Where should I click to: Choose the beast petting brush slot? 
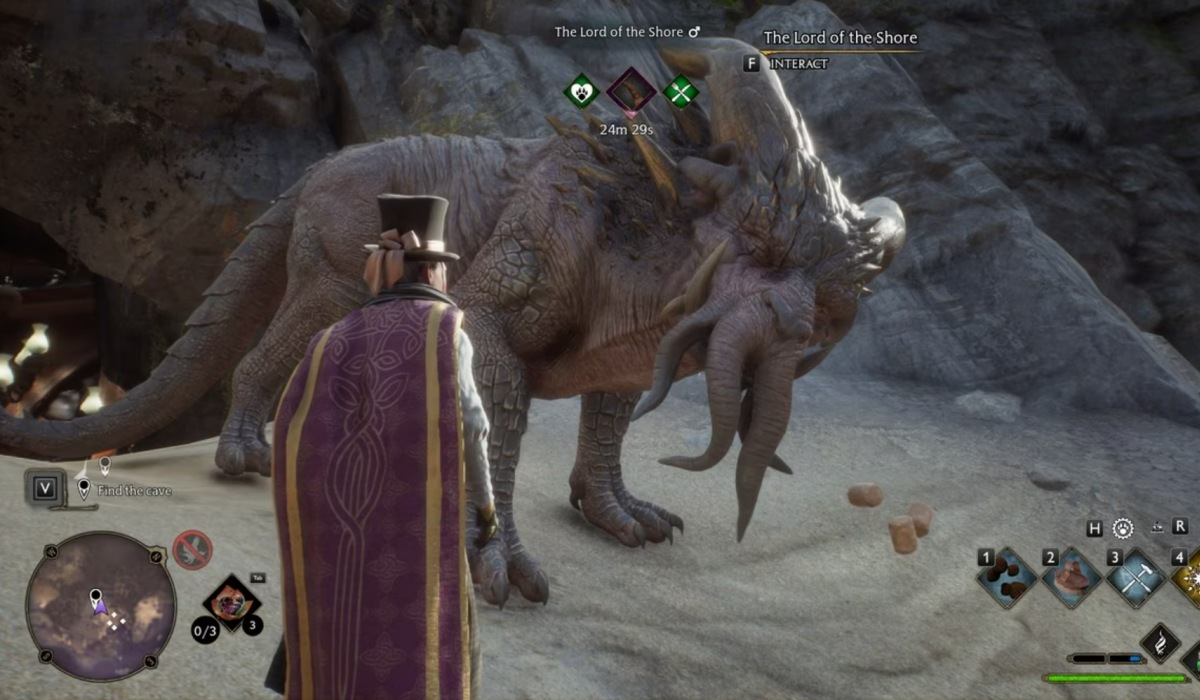pyautogui.click(x=1071, y=577)
